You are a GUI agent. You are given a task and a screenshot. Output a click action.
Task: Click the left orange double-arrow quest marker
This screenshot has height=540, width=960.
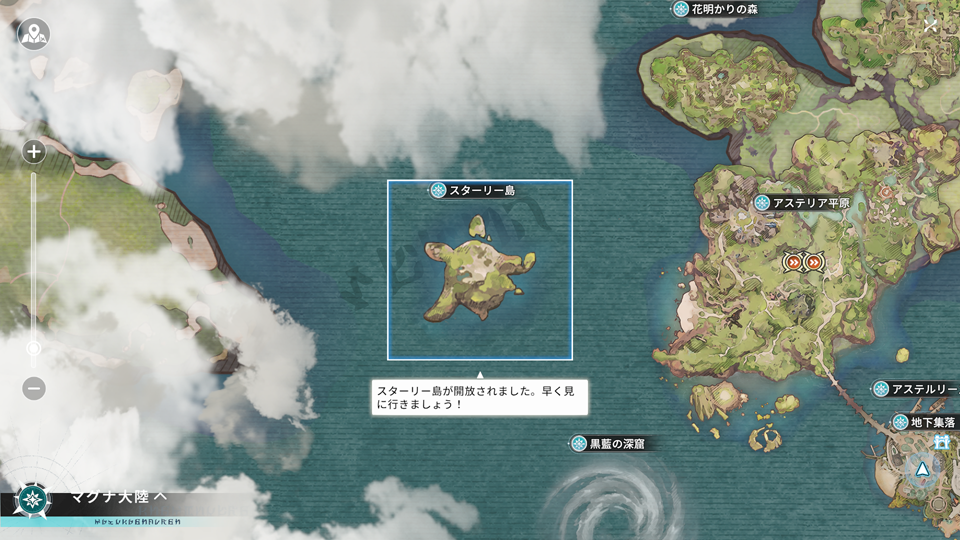point(793,262)
